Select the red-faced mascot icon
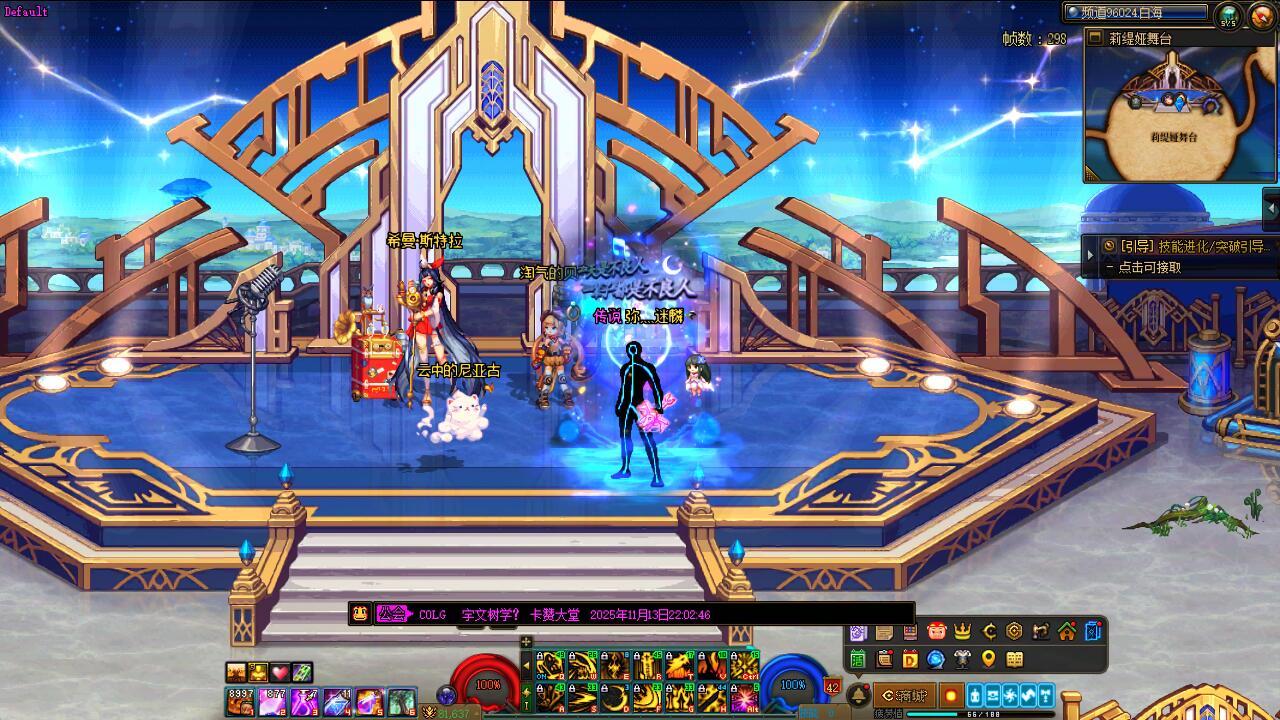 937,631
